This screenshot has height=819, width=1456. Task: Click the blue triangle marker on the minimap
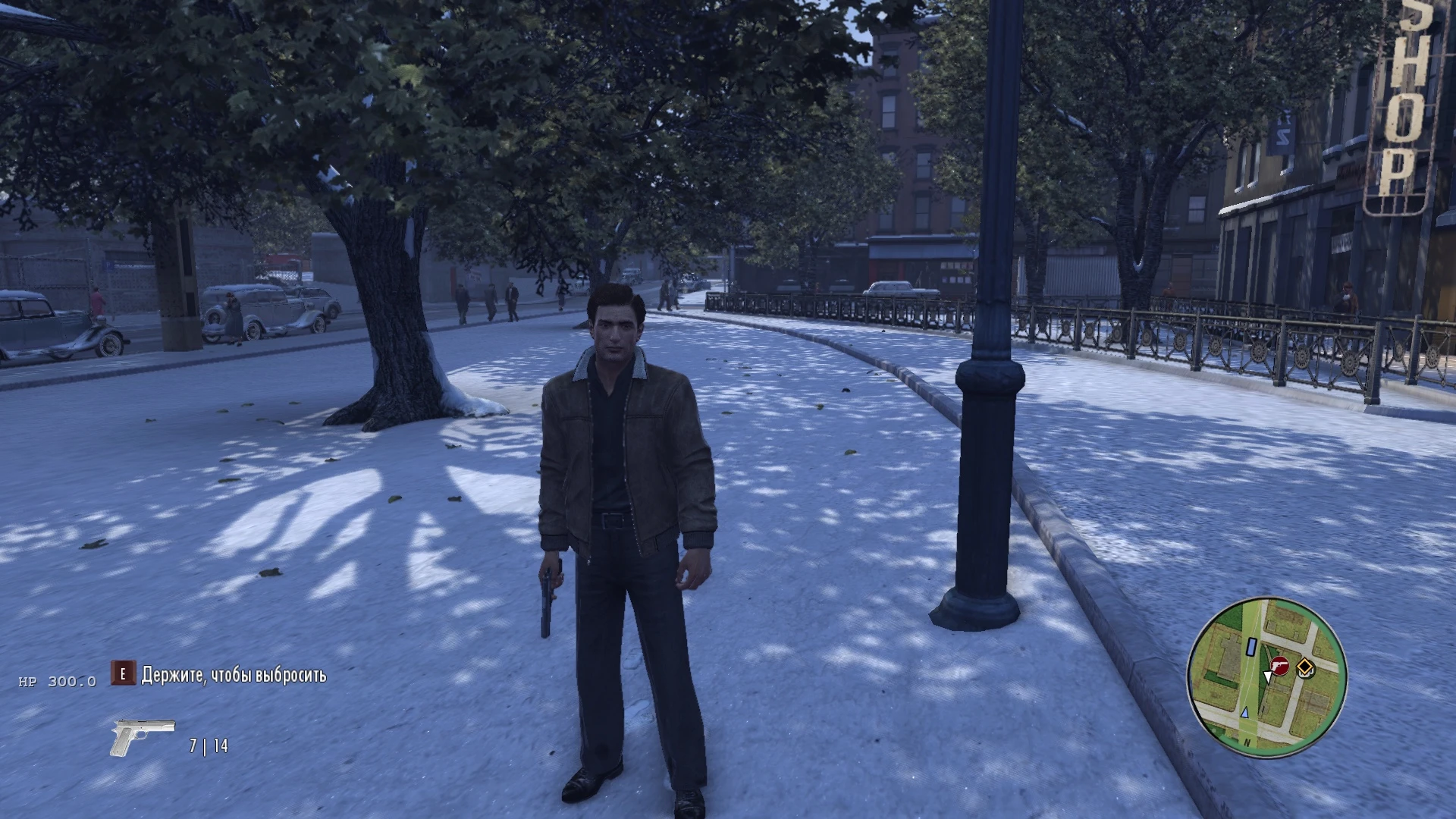[x=1245, y=713]
